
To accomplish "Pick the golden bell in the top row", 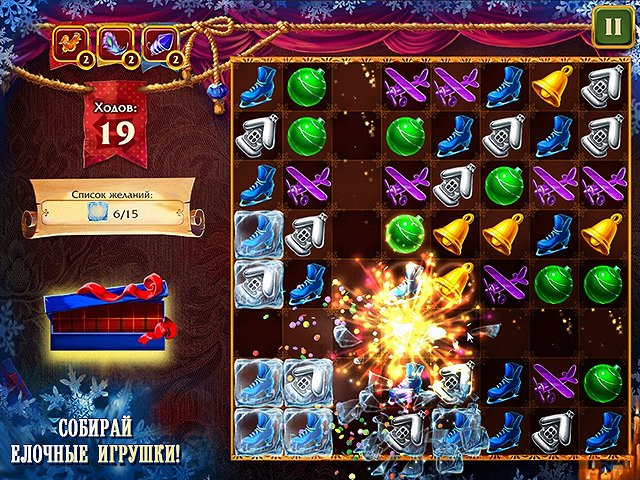I will click(552, 87).
